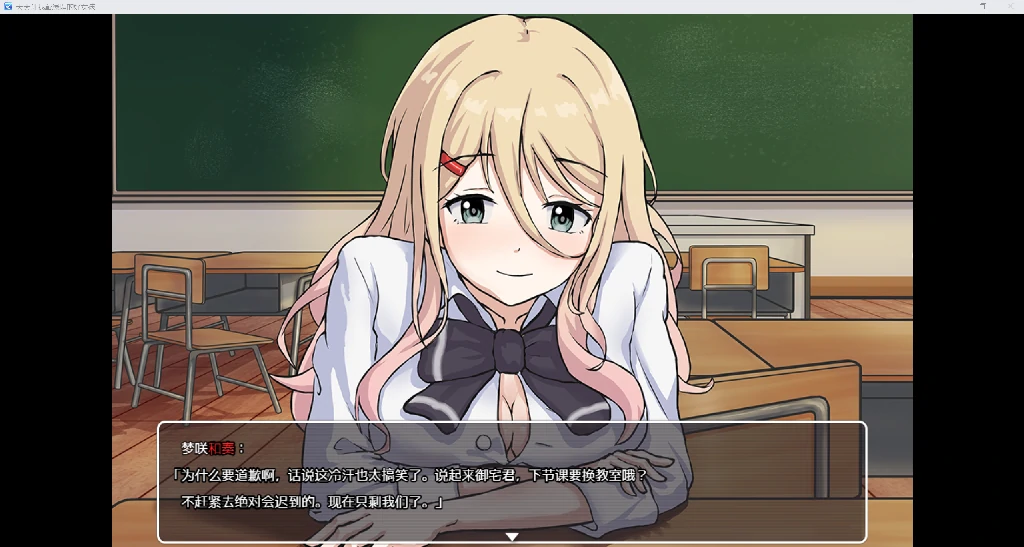Close the game window
This screenshot has width=1024, height=547.
[x=1012, y=6]
